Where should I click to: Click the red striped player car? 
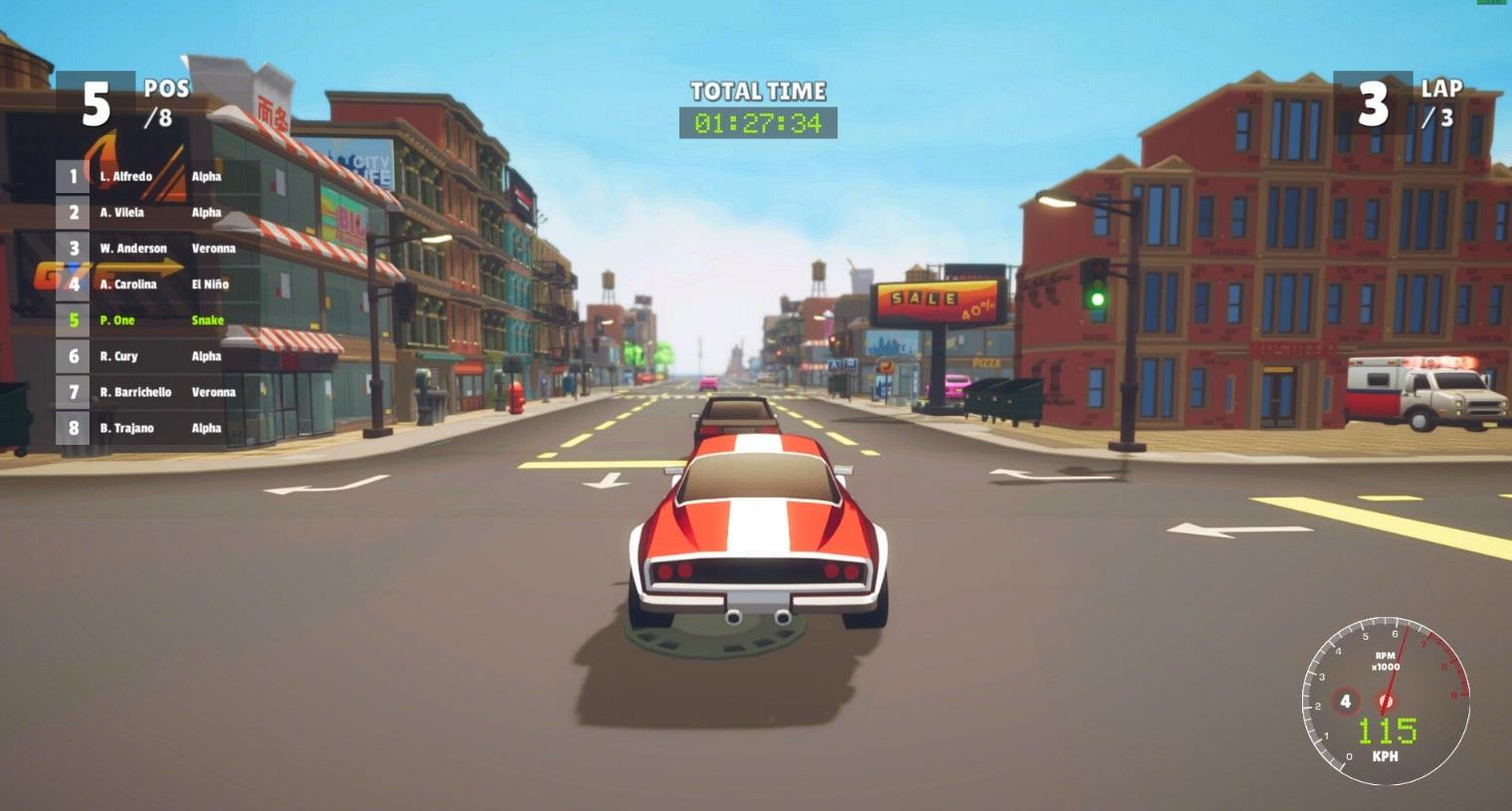pos(758,527)
